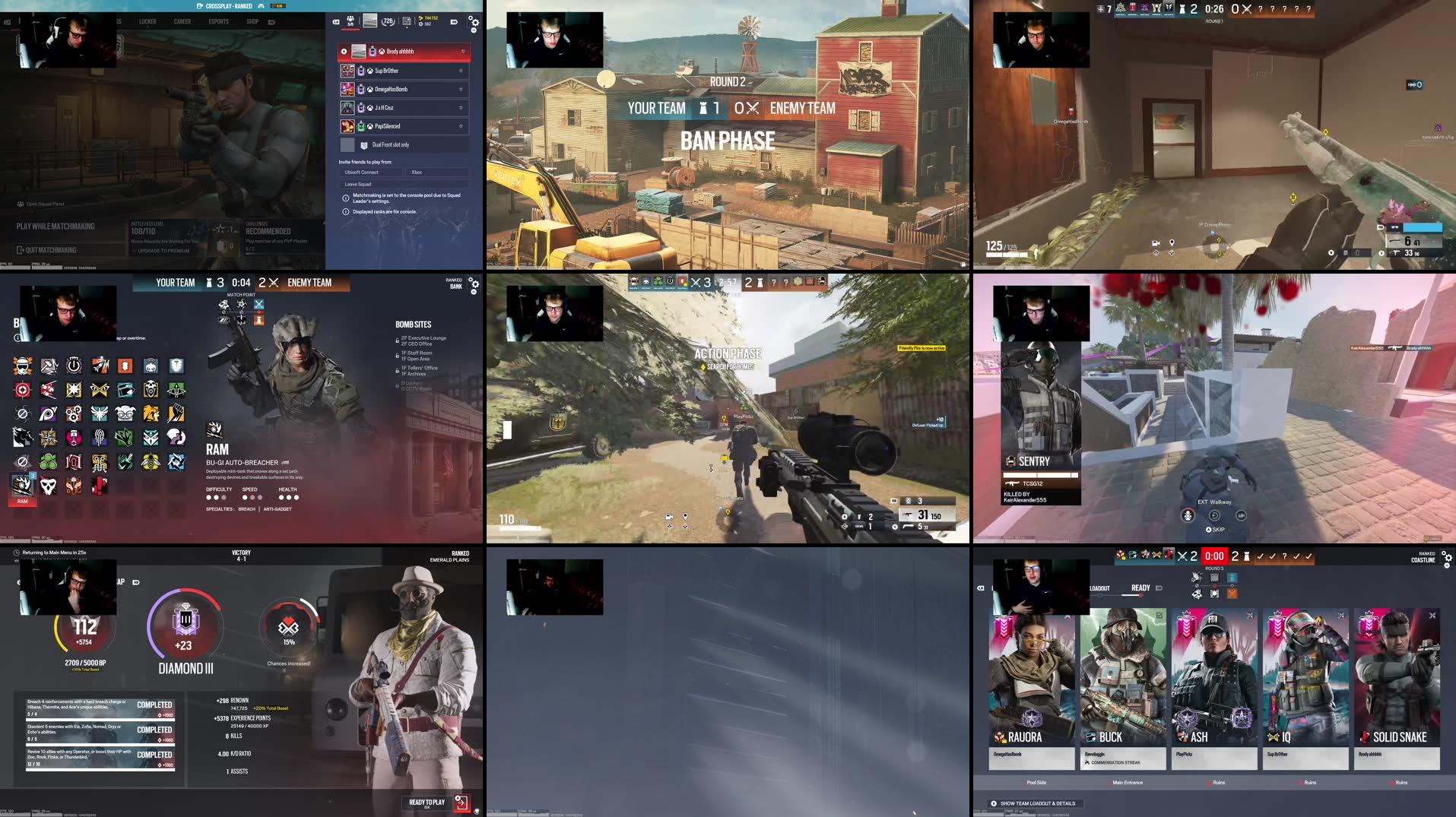Pick Sledge from the operator selection grid
The height and width of the screenshot is (817, 1456).
49,366
